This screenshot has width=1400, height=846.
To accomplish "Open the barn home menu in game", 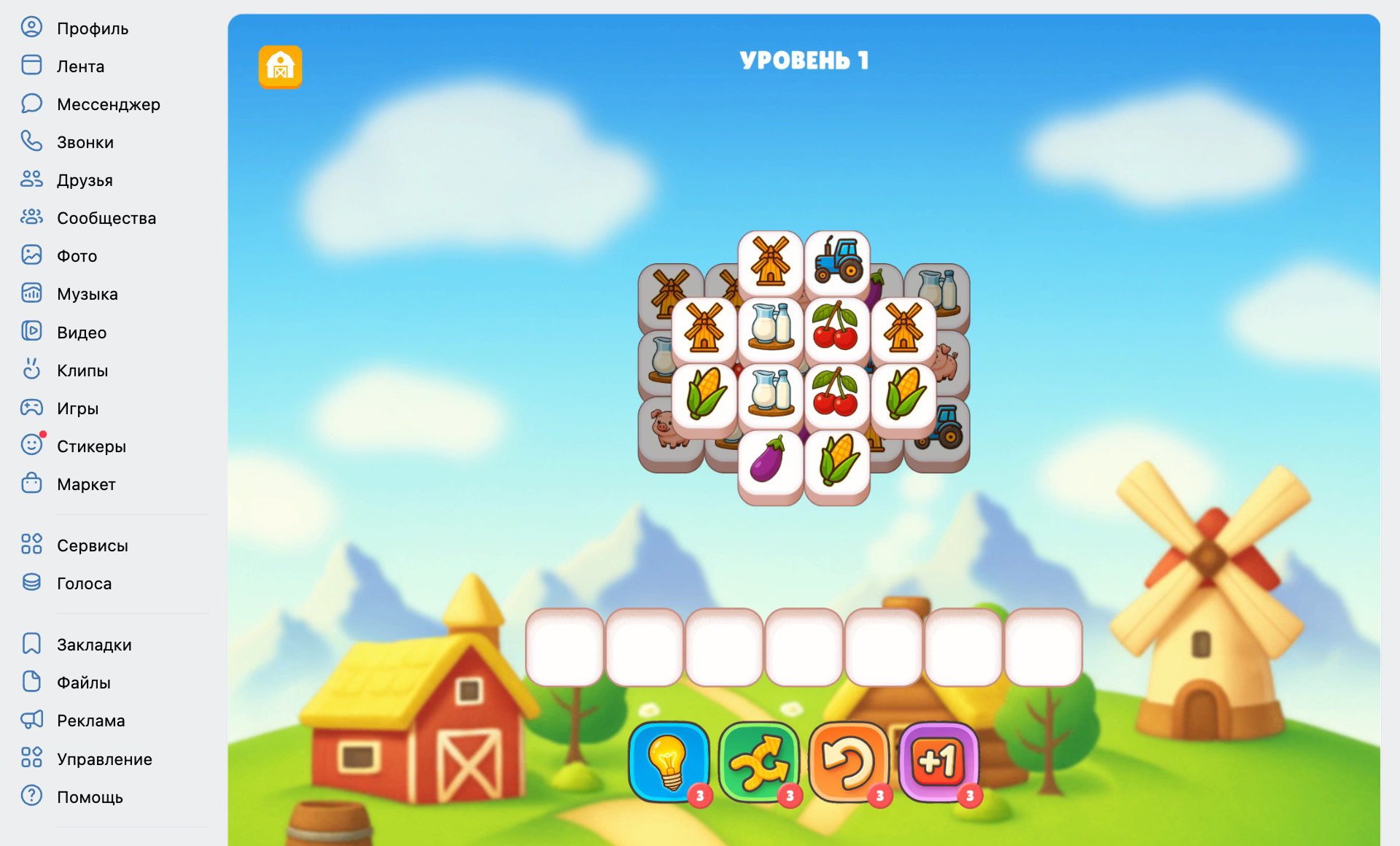I will tap(281, 66).
